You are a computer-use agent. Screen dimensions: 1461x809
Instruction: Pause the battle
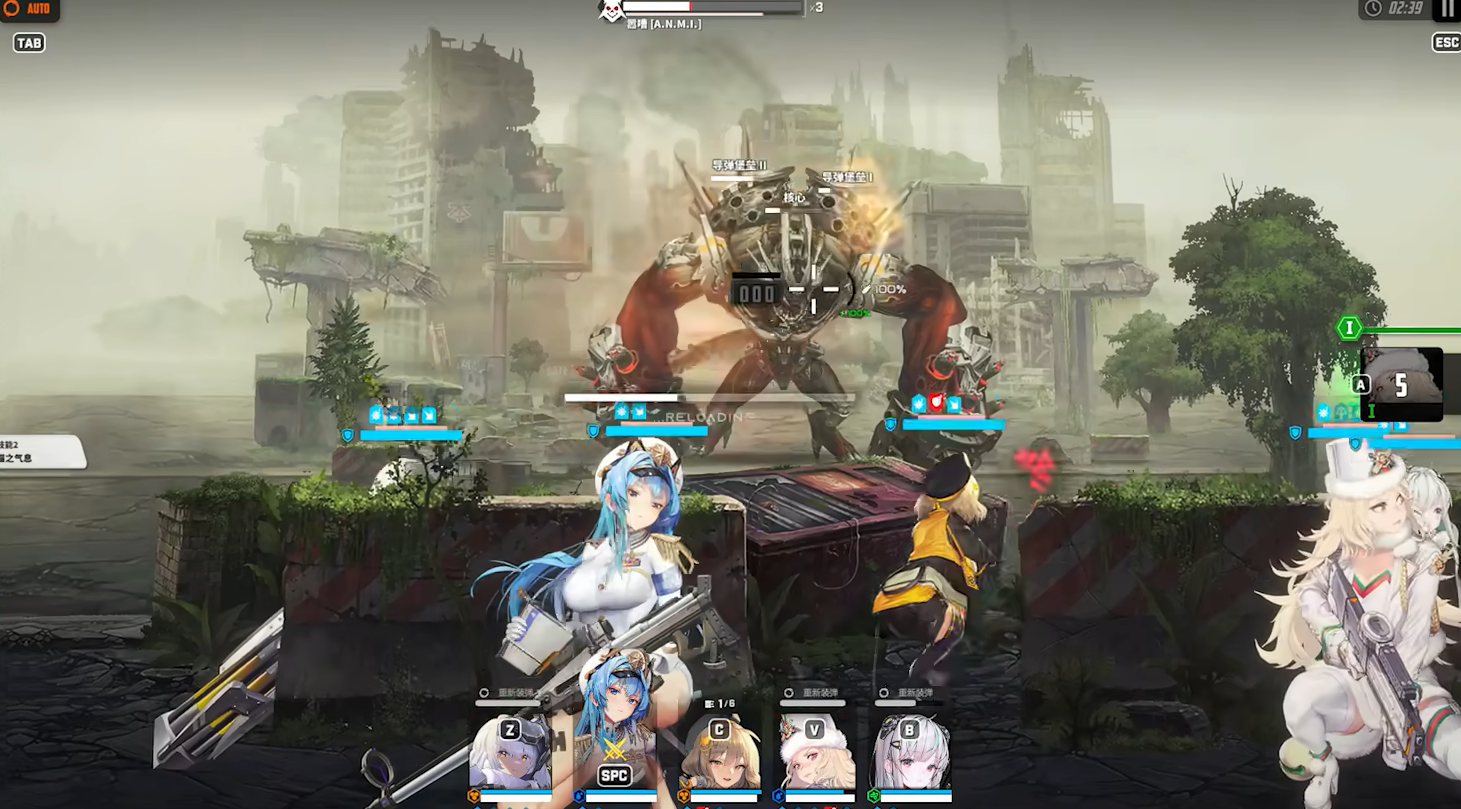pyautogui.click(x=1447, y=9)
